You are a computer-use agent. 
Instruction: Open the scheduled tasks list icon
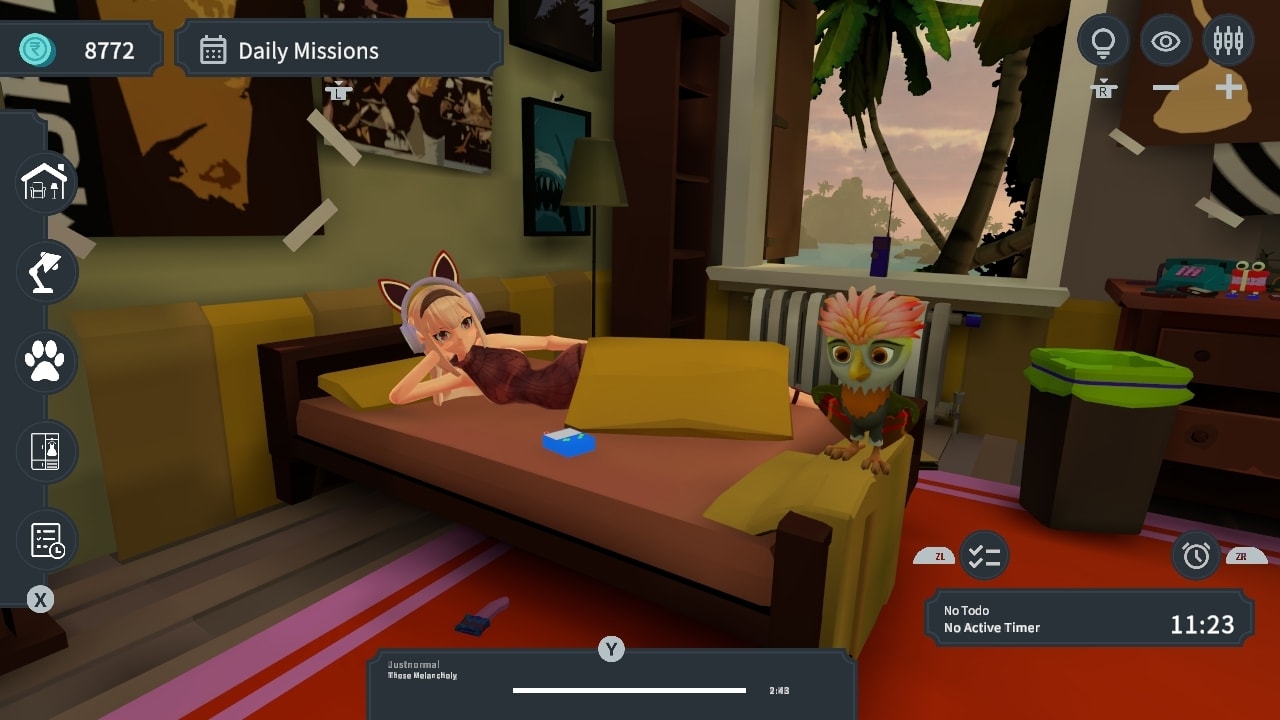(45, 540)
